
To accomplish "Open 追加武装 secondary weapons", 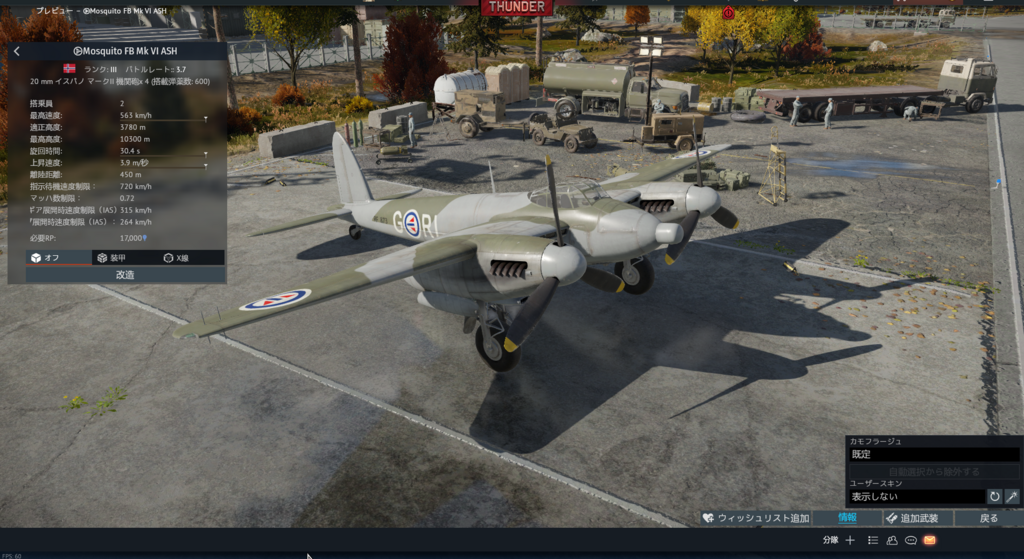I will coord(912,518).
